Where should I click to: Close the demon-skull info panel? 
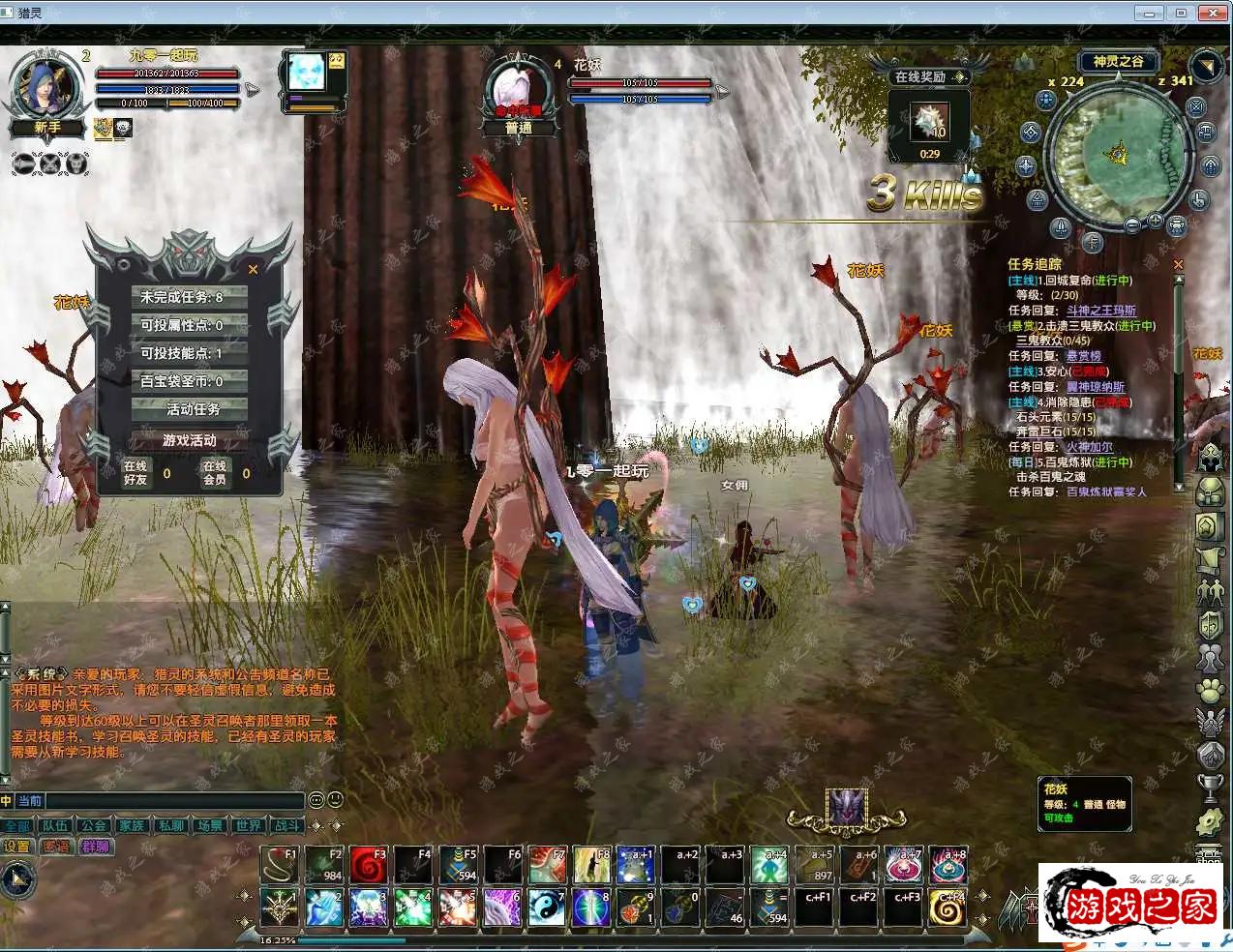(253, 270)
